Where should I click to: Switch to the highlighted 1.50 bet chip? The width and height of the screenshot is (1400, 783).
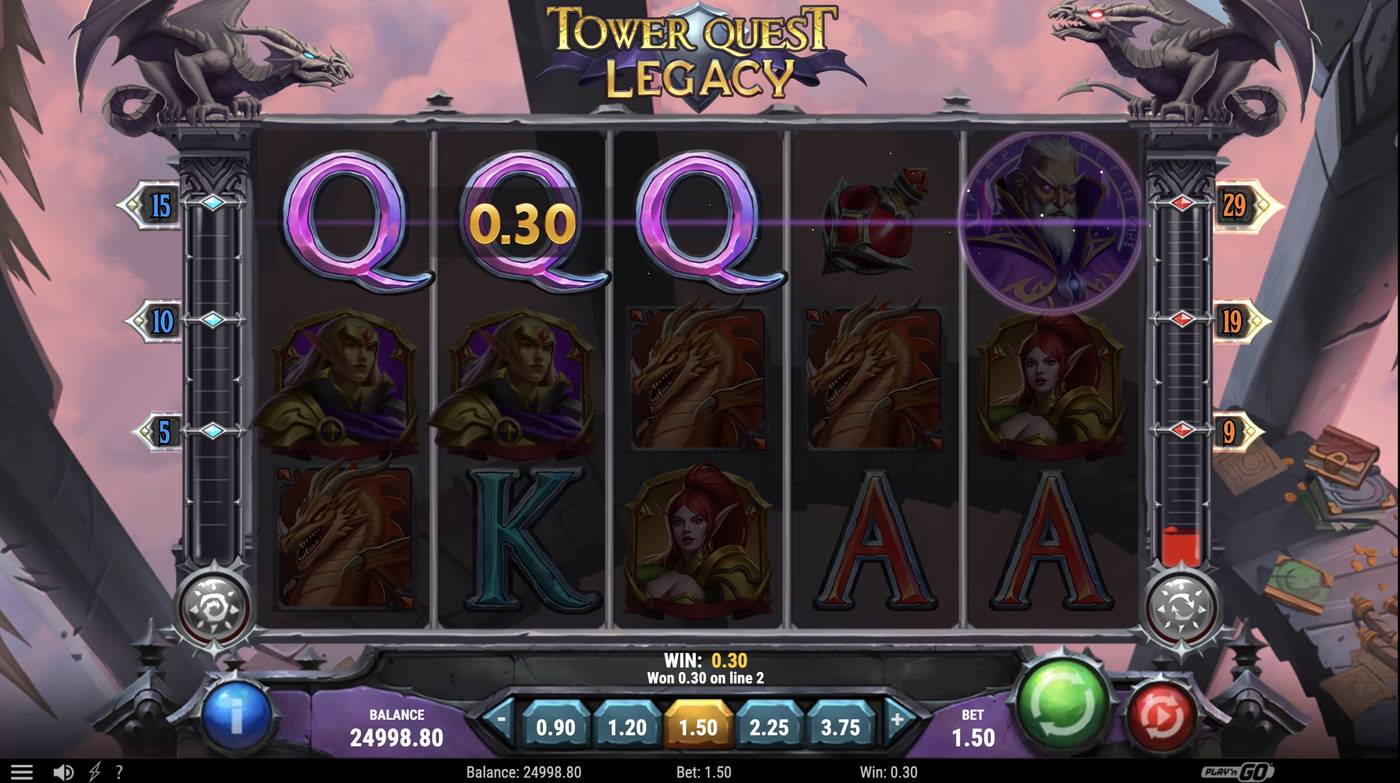(x=697, y=728)
